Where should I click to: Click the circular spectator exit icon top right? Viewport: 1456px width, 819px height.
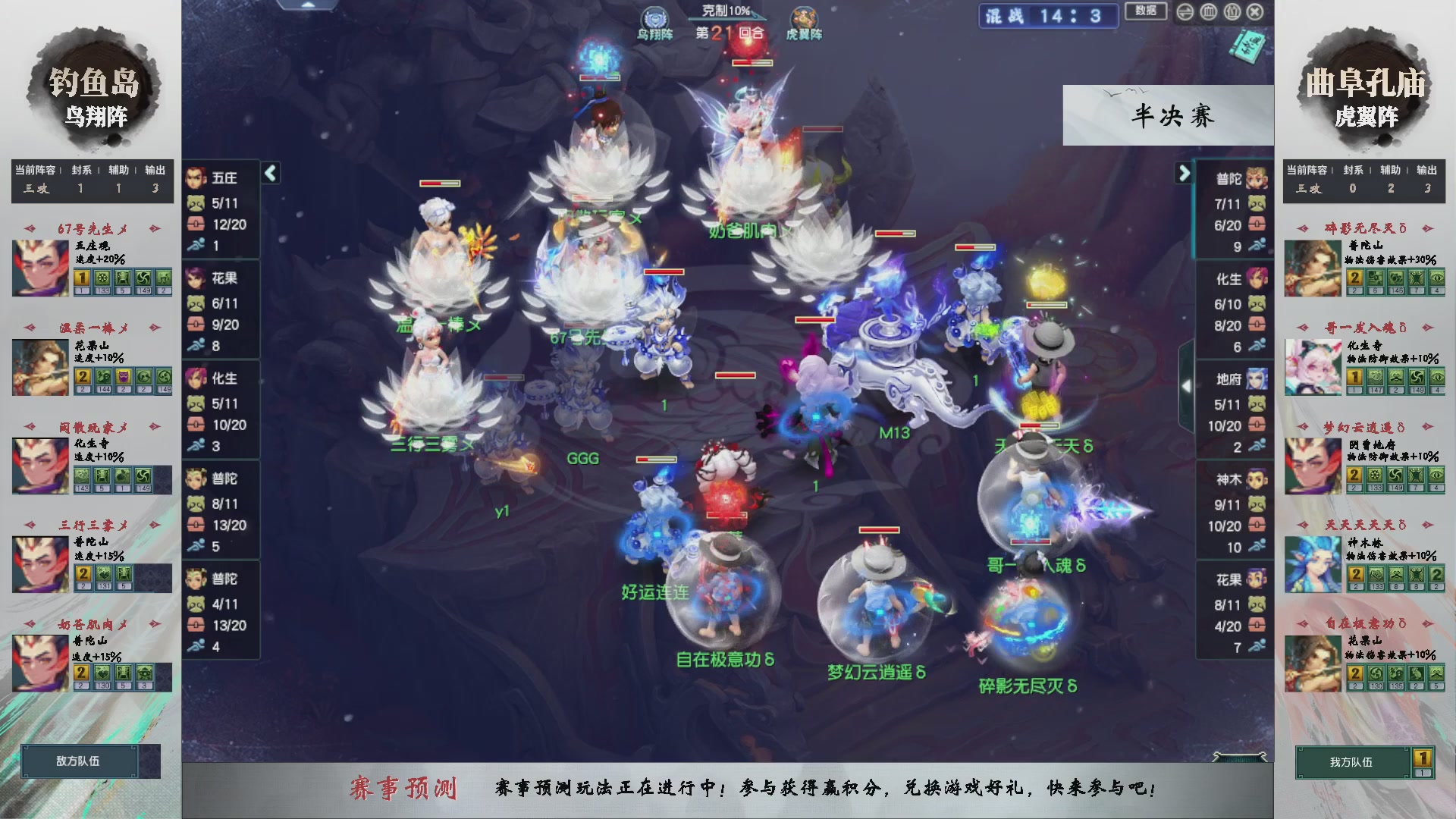pyautogui.click(x=1256, y=12)
